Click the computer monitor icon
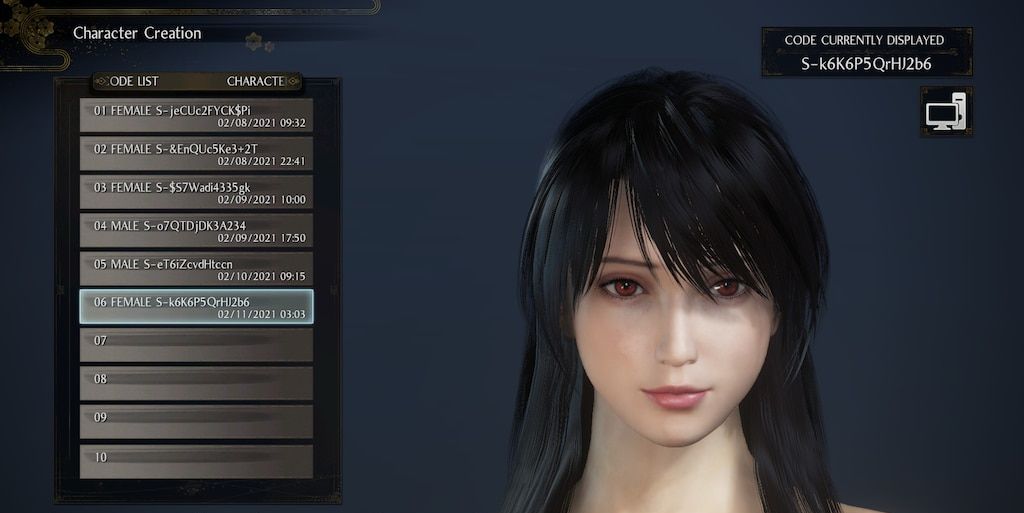The width and height of the screenshot is (1024, 513). (945, 112)
